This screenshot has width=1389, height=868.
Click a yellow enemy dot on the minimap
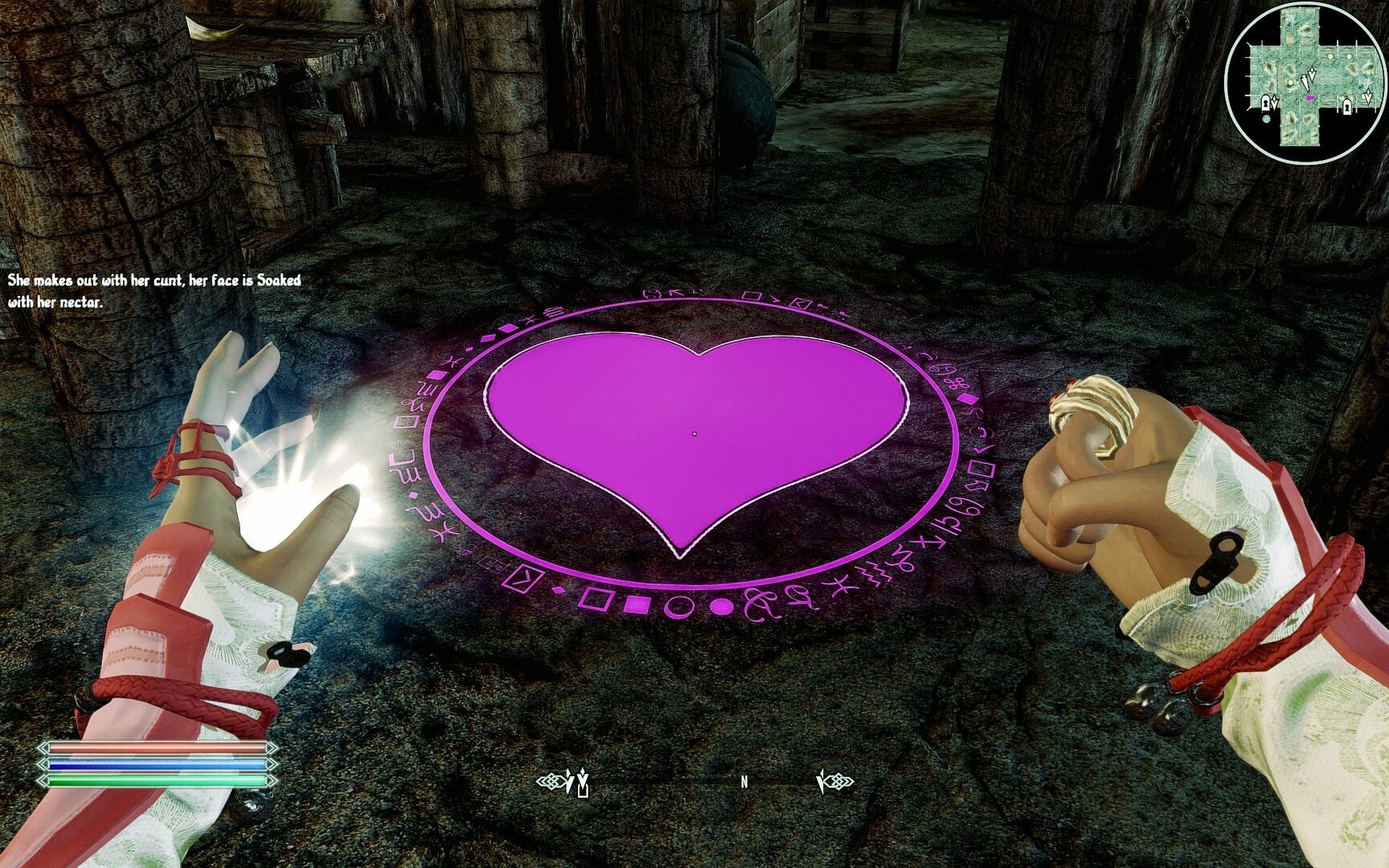point(1330,55)
